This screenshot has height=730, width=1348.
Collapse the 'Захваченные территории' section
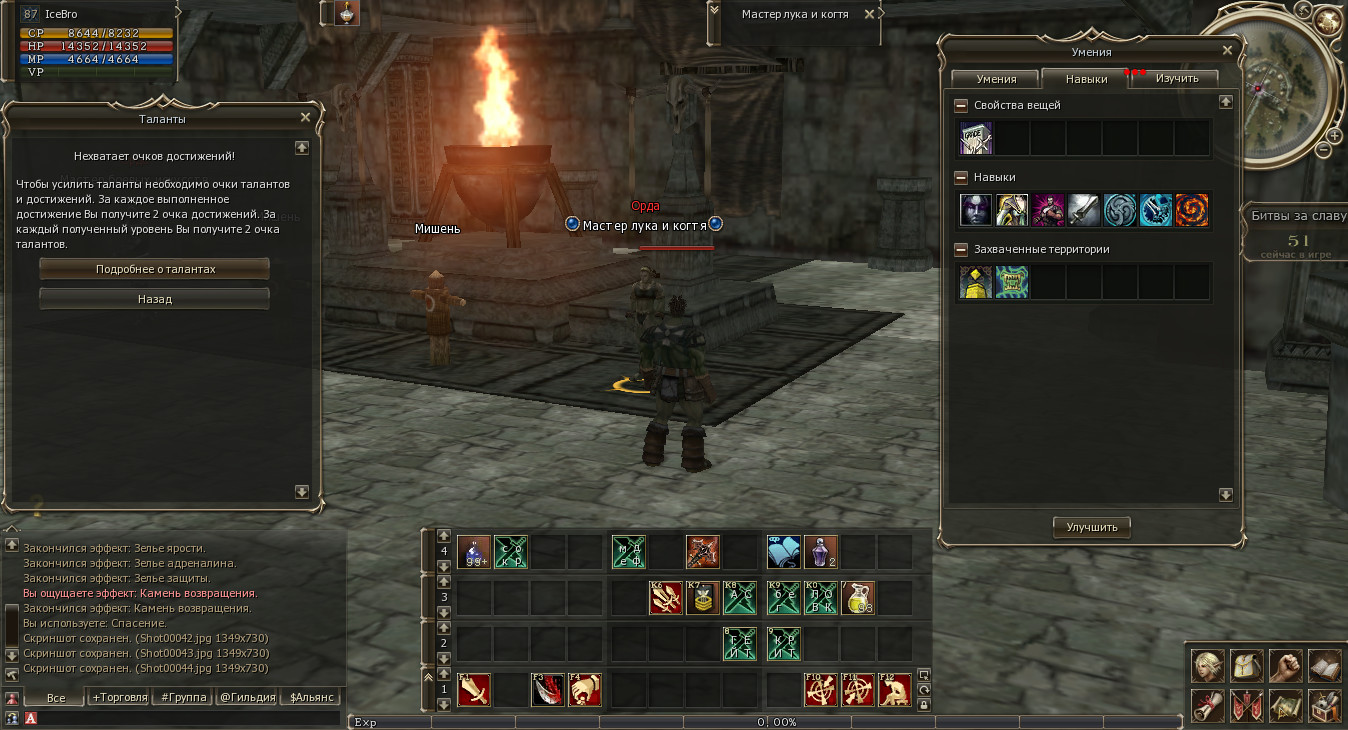click(x=961, y=249)
